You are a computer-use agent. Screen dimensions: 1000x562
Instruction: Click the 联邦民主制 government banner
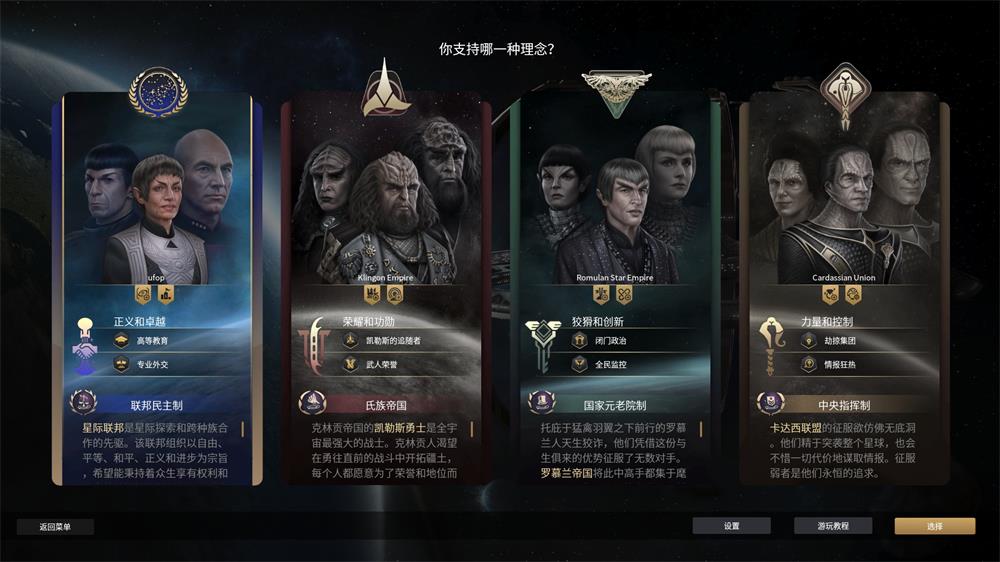coord(156,406)
